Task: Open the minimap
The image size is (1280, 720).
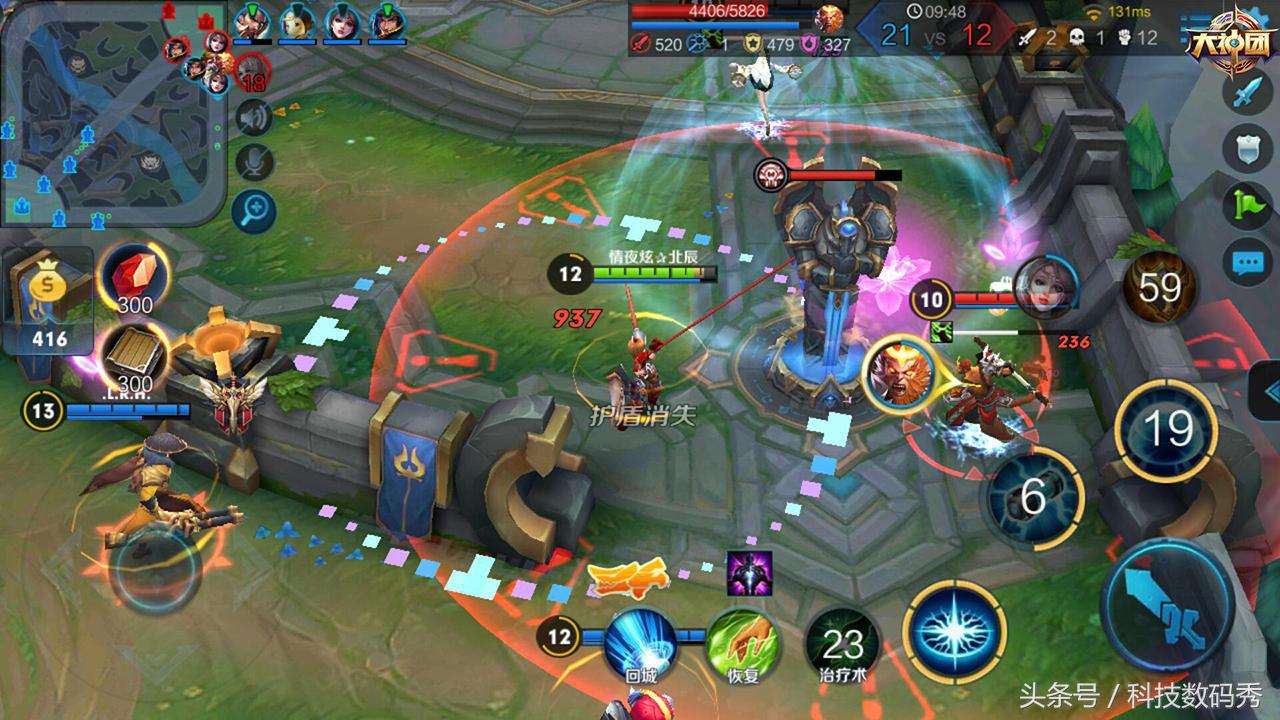Action: tap(112, 112)
